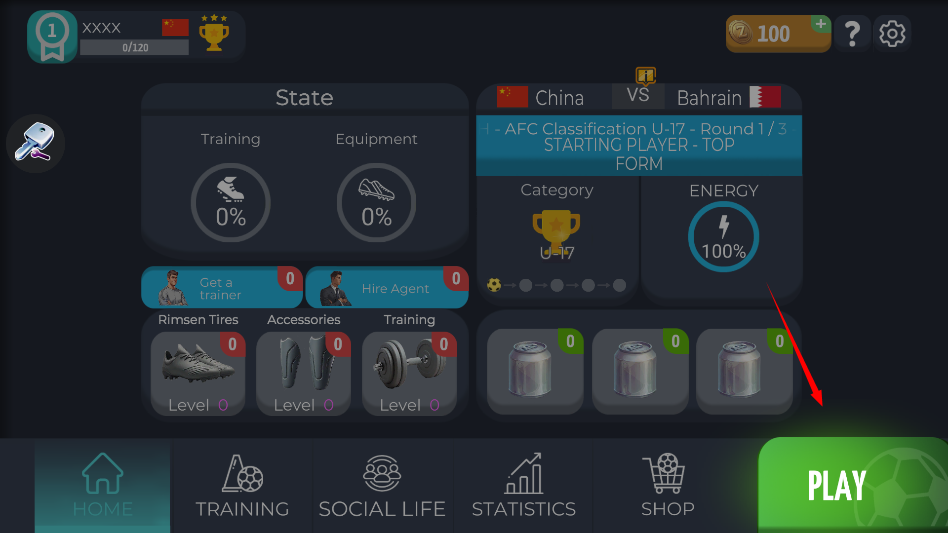Screen dimensions: 948x533
Task: Open the ENERGY 100% gauge
Action: coord(723,238)
